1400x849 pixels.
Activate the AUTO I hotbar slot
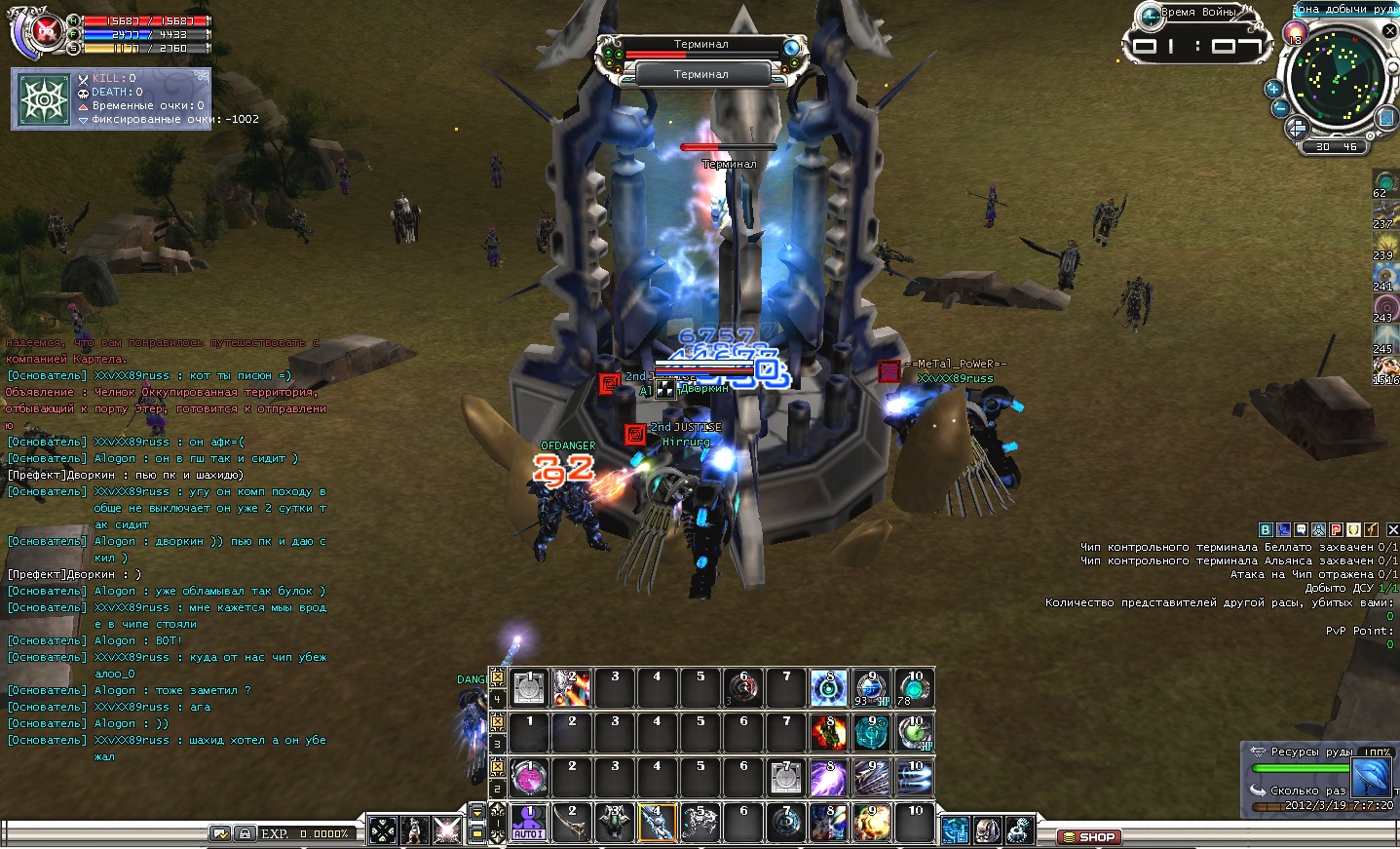[x=529, y=822]
